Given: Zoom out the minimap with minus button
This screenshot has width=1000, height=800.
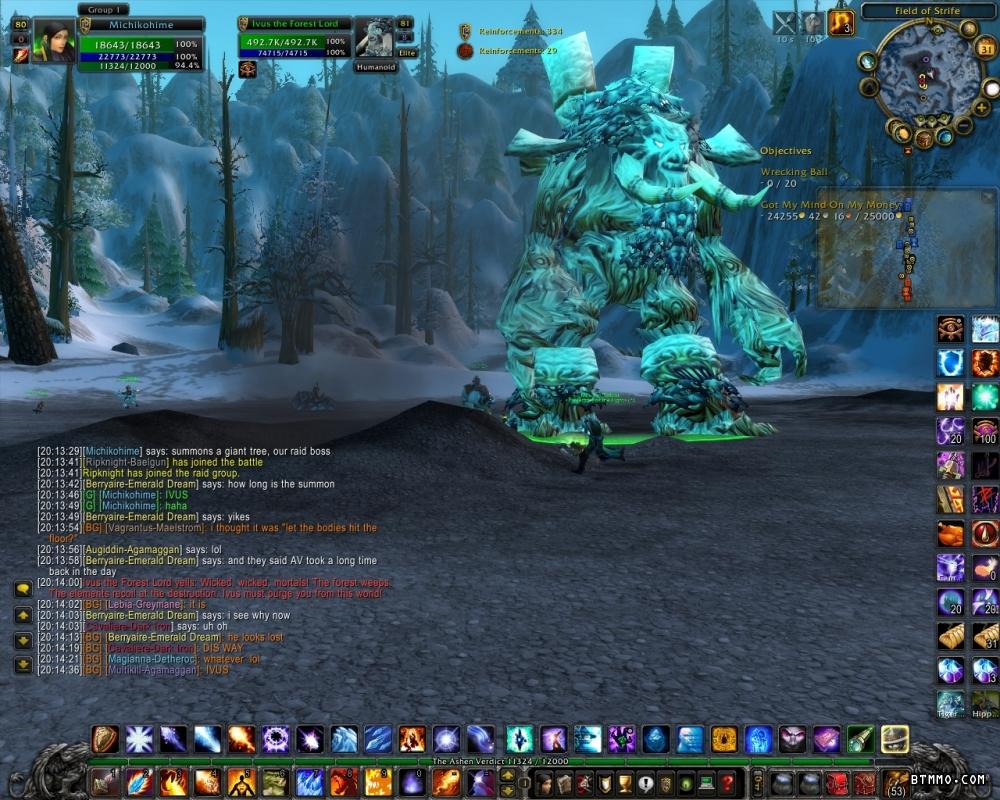Looking at the screenshot, I should pyautogui.click(x=963, y=126).
